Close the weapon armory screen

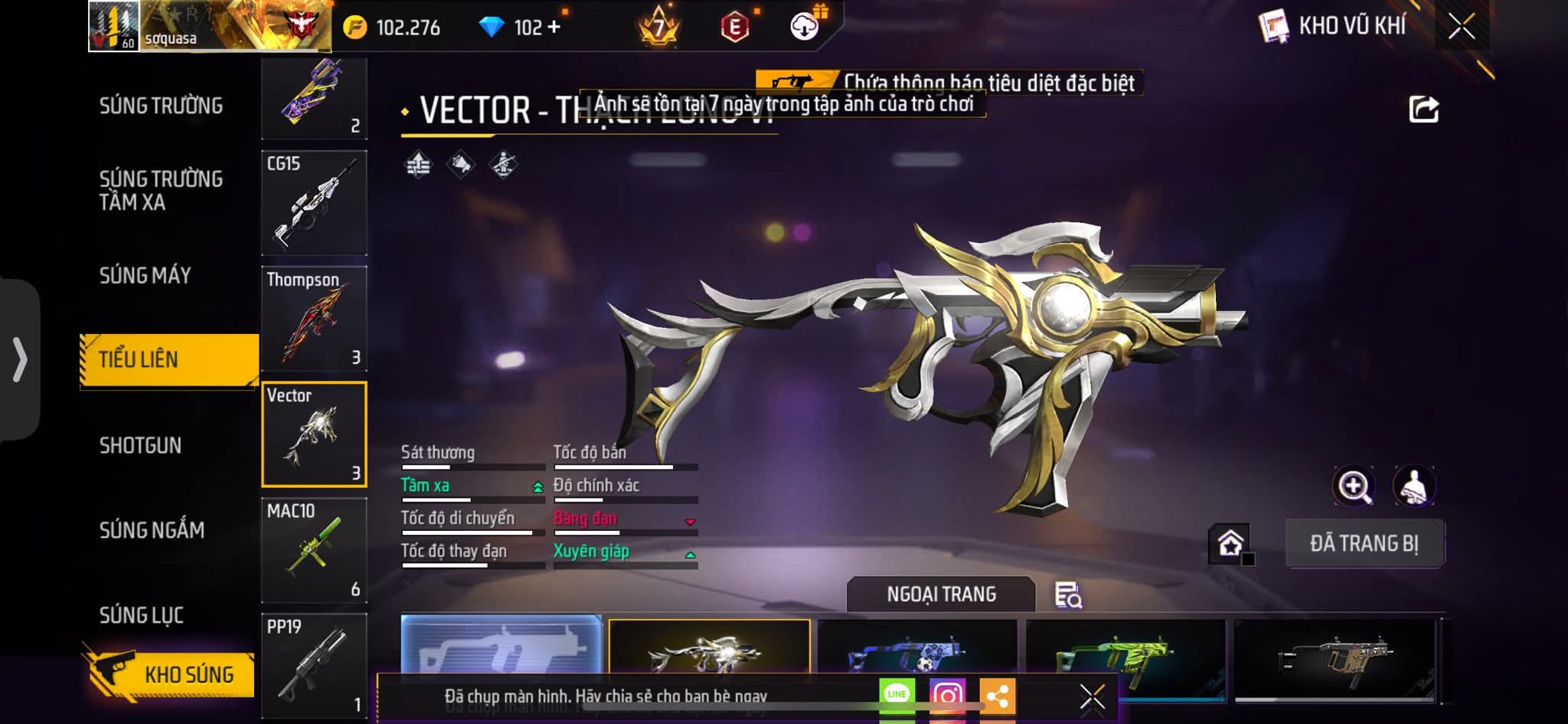(1461, 27)
